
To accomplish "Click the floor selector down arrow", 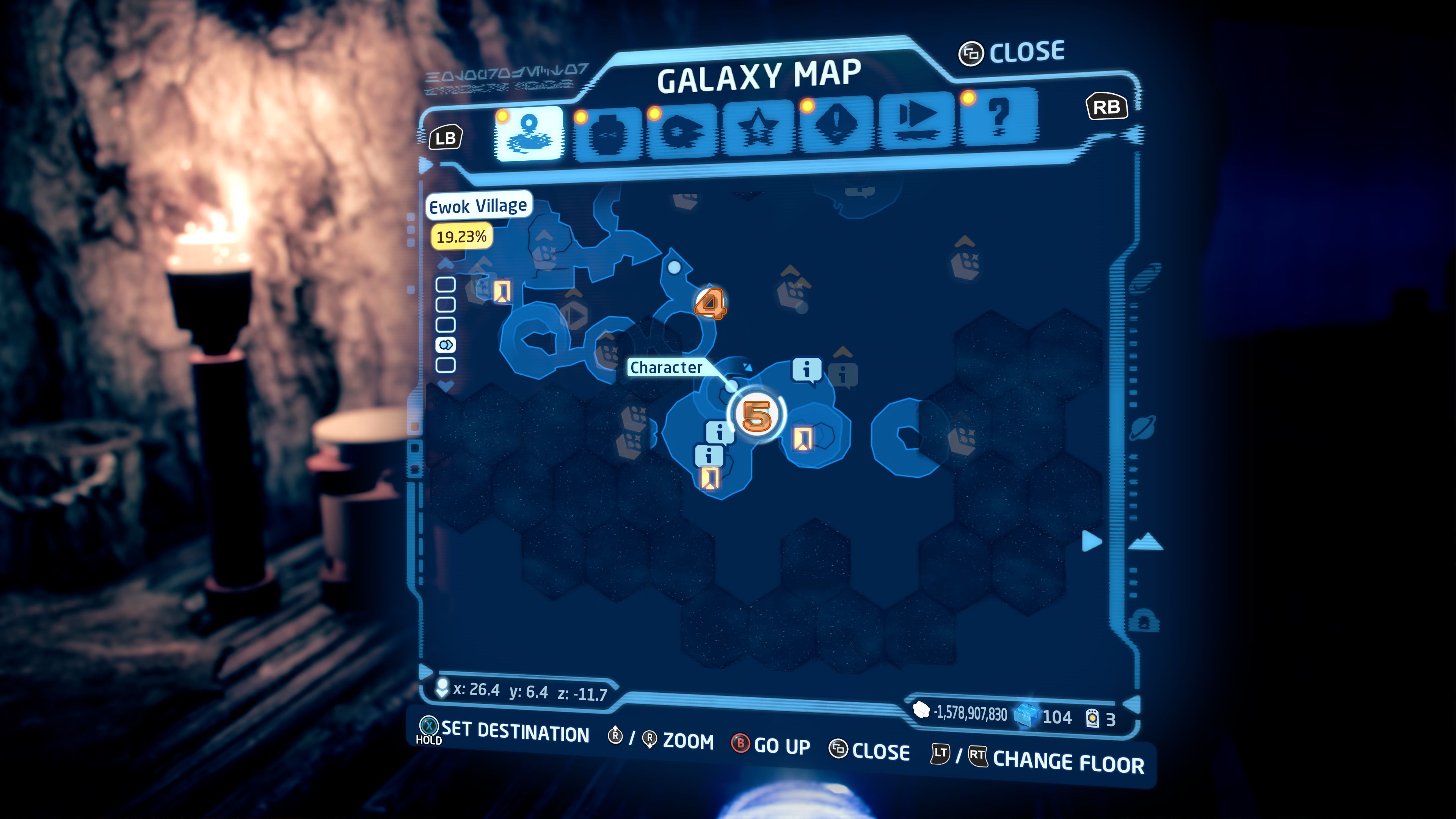I will click(446, 386).
